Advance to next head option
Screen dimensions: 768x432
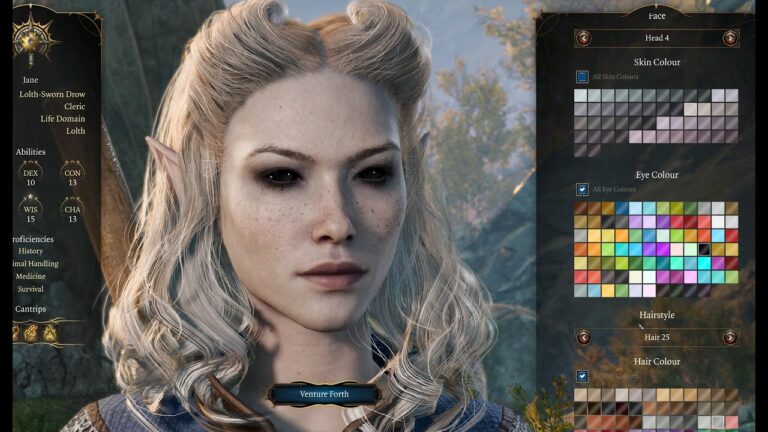point(730,38)
